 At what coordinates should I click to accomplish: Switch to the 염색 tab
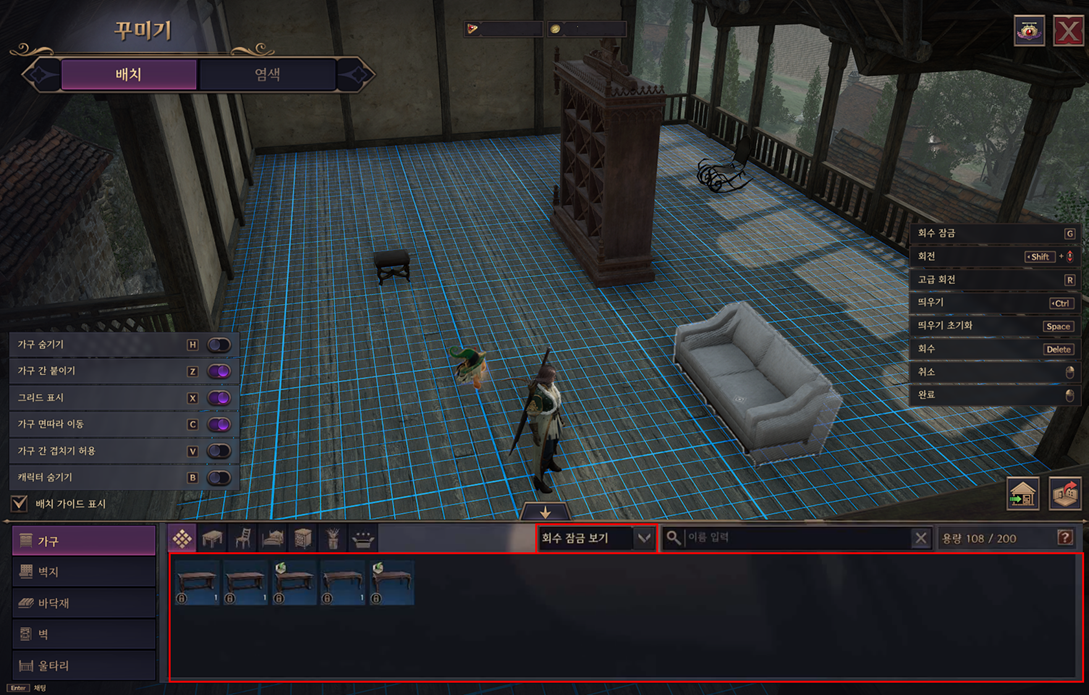(x=267, y=75)
